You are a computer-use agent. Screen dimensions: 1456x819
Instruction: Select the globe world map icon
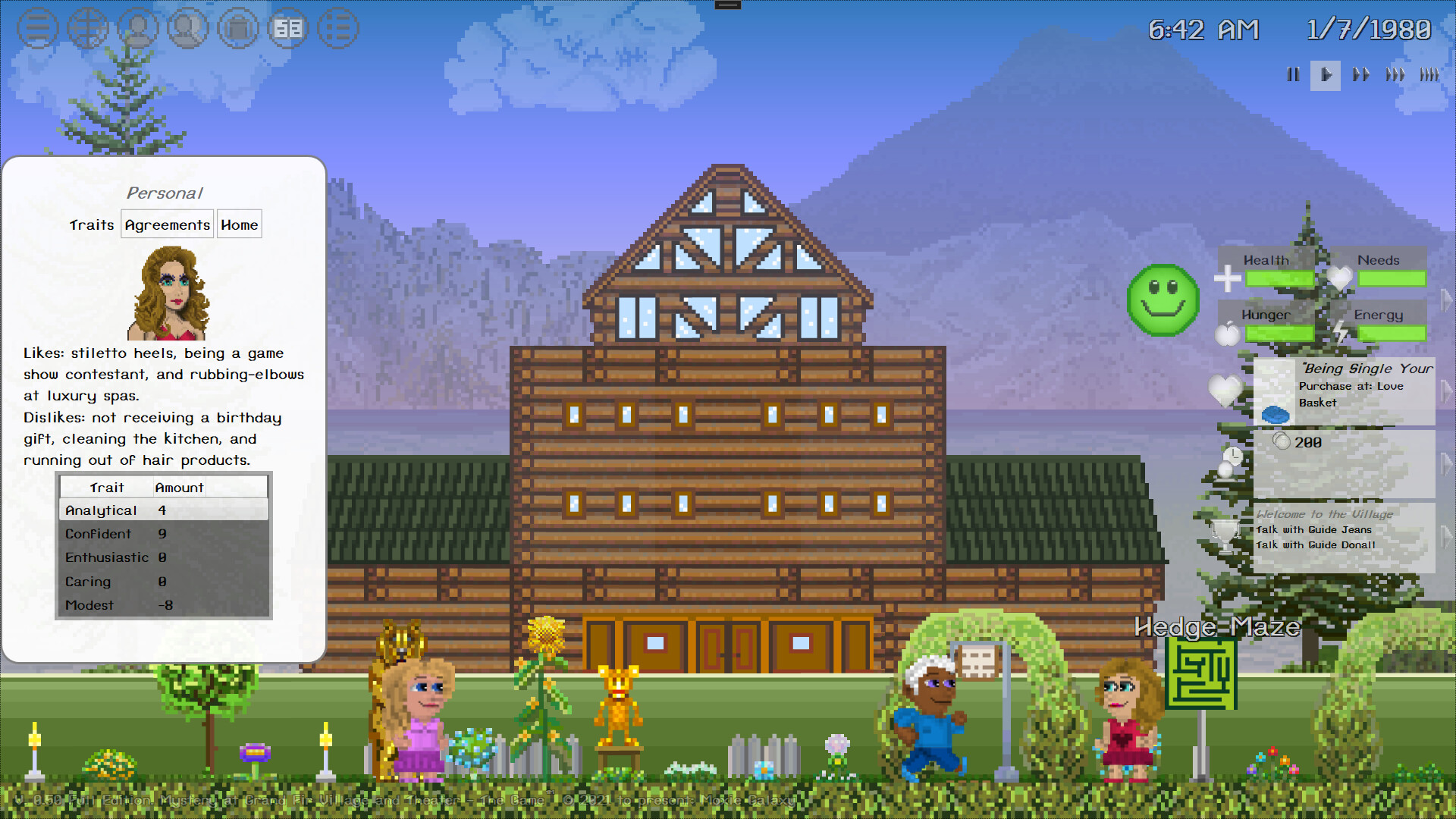pyautogui.click(x=88, y=28)
